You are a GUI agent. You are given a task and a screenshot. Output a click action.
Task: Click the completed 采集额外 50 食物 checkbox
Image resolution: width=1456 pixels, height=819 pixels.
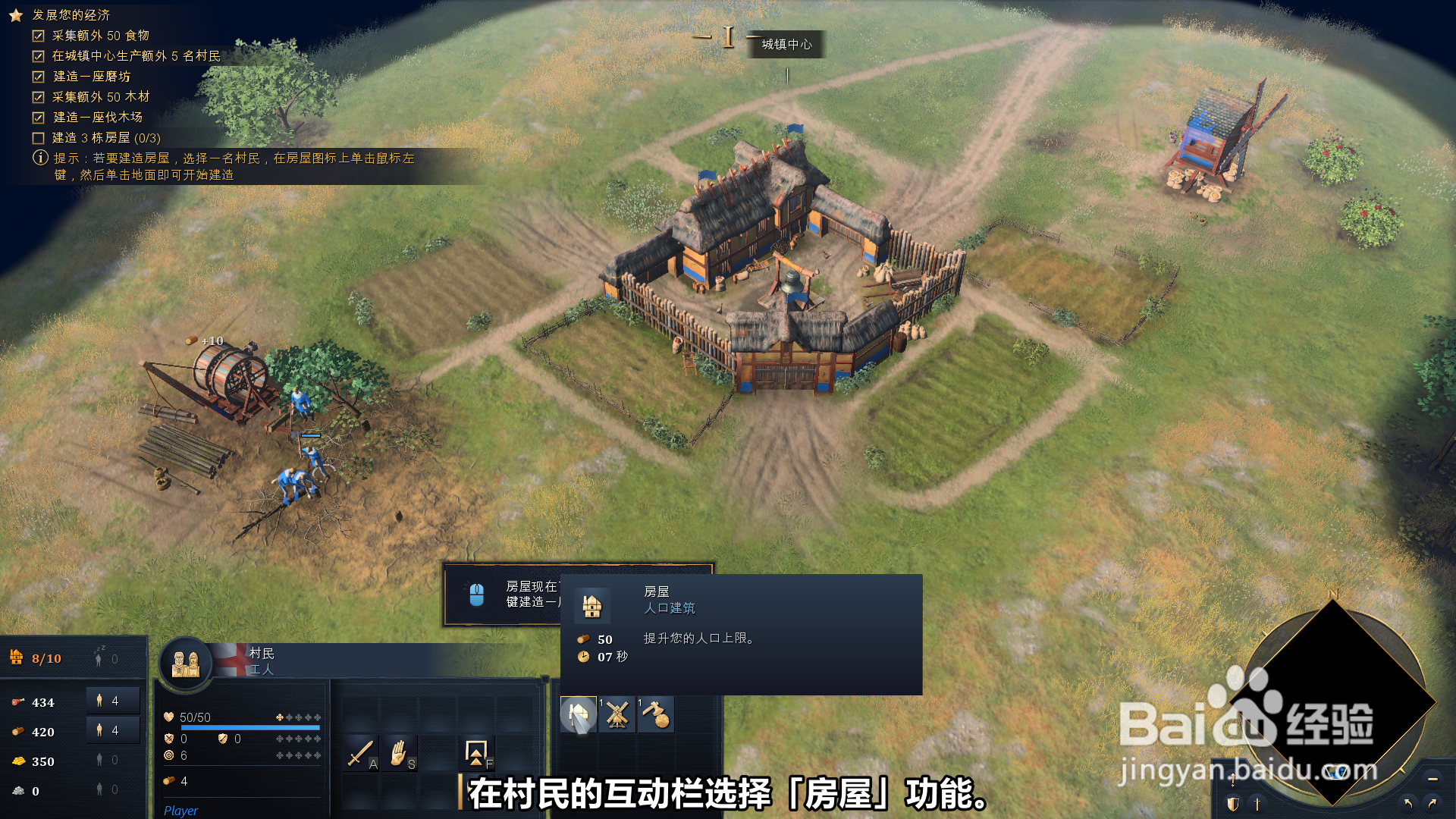37,35
